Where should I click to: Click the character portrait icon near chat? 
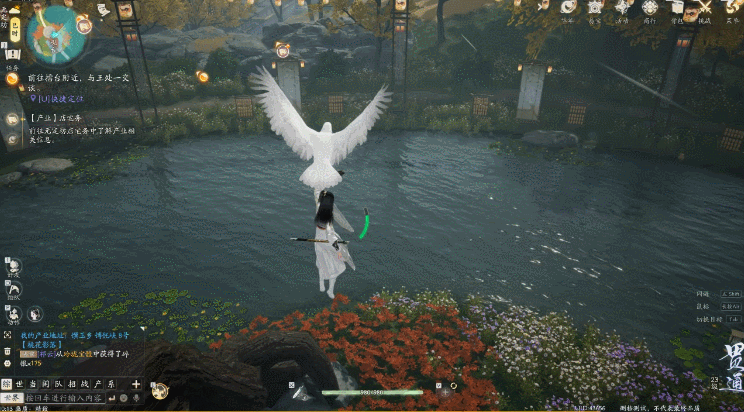coord(36,313)
